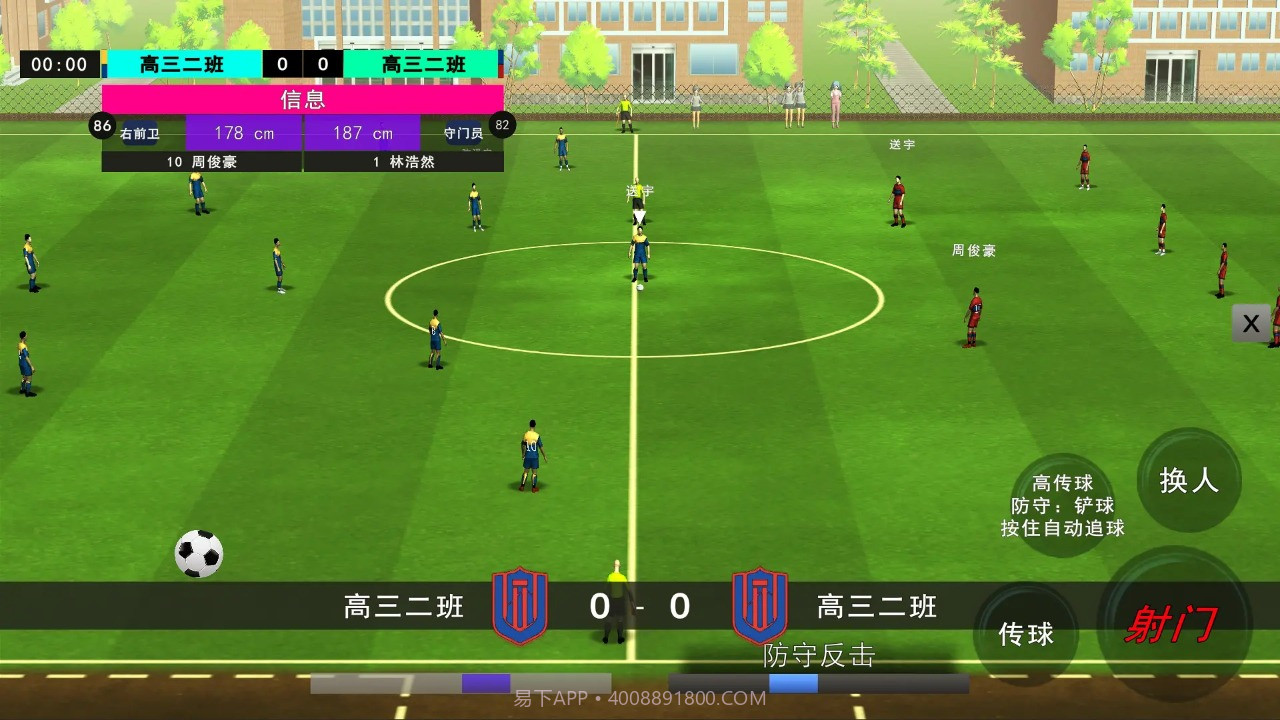1280x720 pixels.
Task: Close the overlay with the X button
Action: pyautogui.click(x=1251, y=323)
